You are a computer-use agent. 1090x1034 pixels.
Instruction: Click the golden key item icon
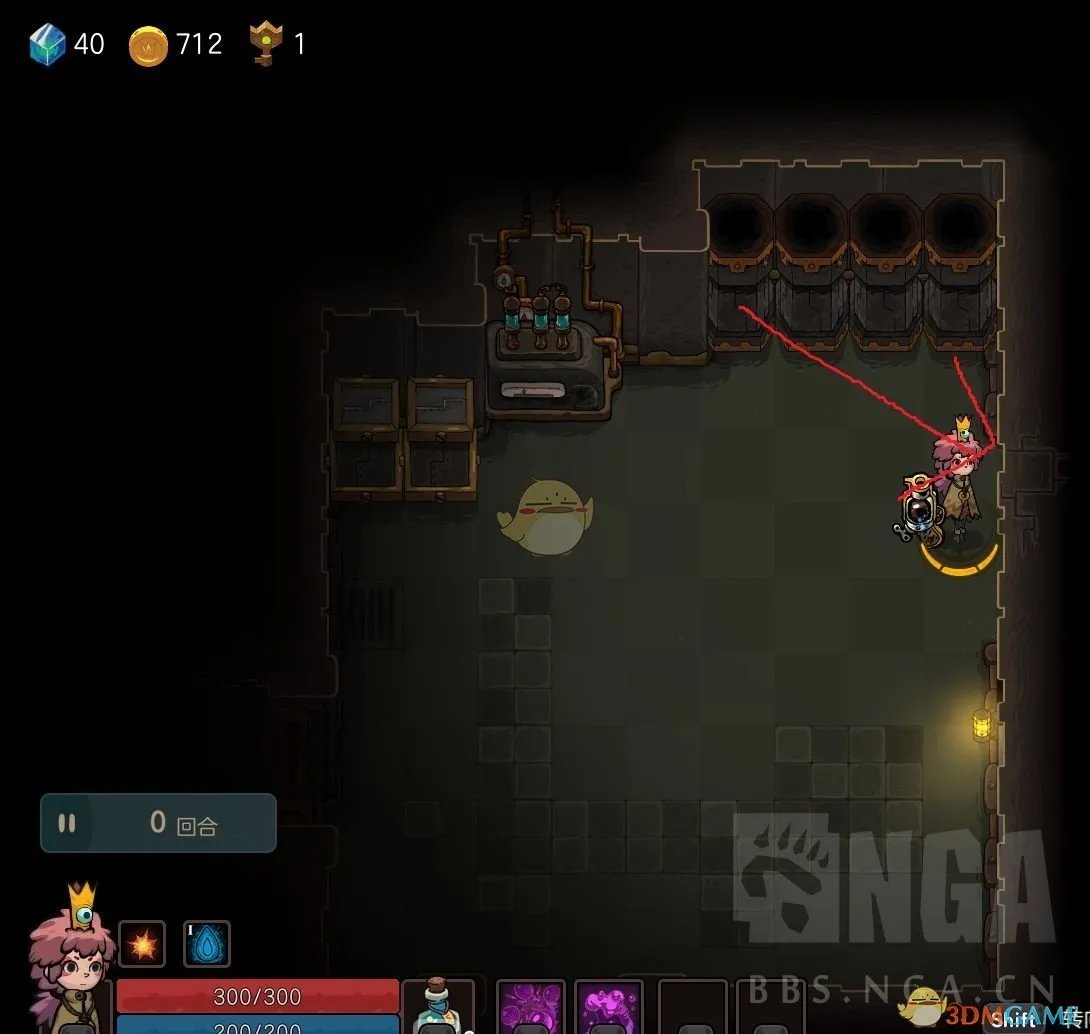[x=265, y=45]
